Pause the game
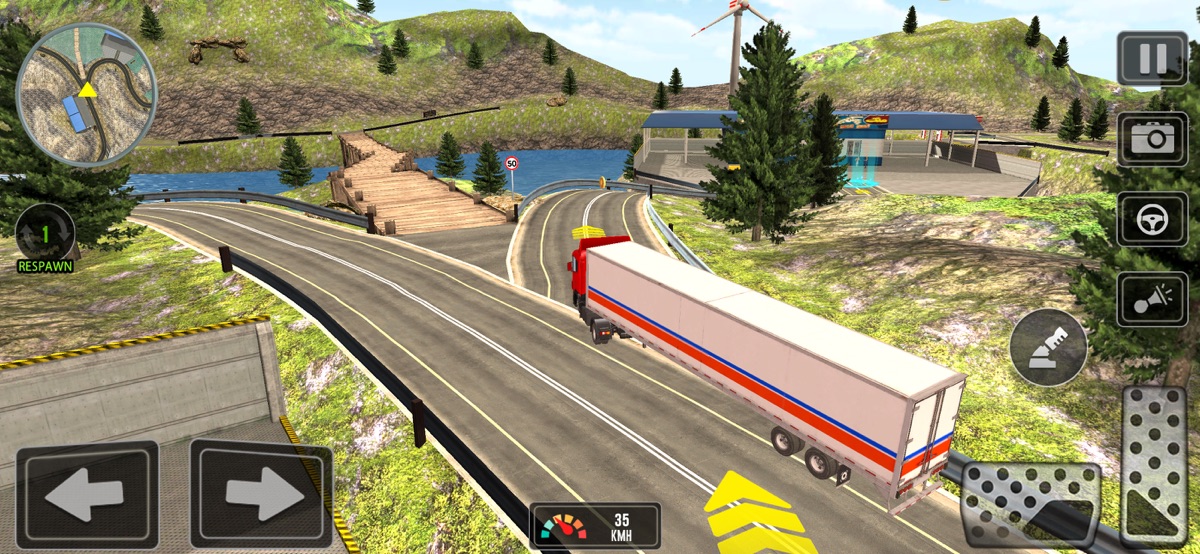 point(1152,59)
